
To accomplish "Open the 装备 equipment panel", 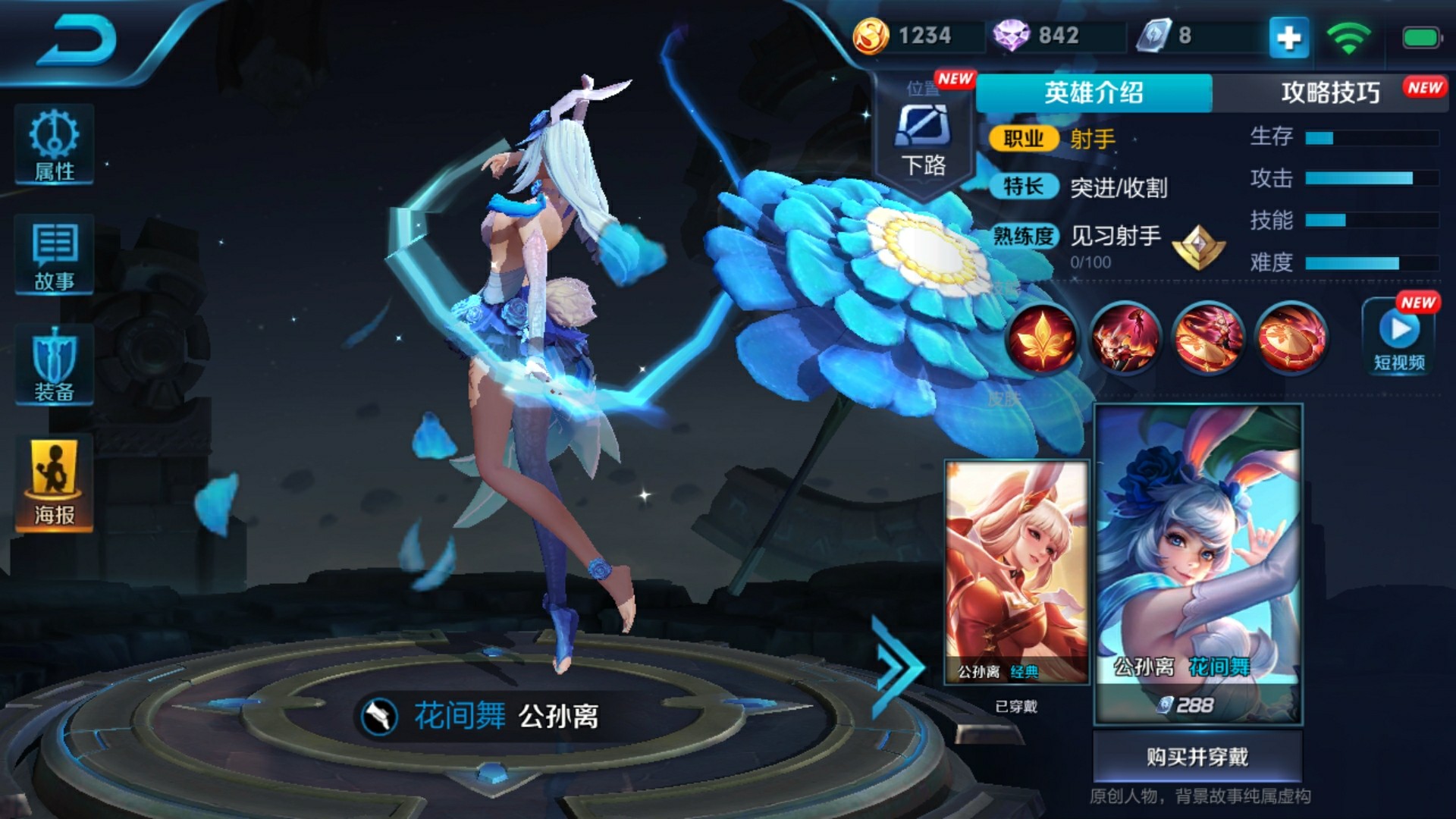I will click(x=54, y=366).
